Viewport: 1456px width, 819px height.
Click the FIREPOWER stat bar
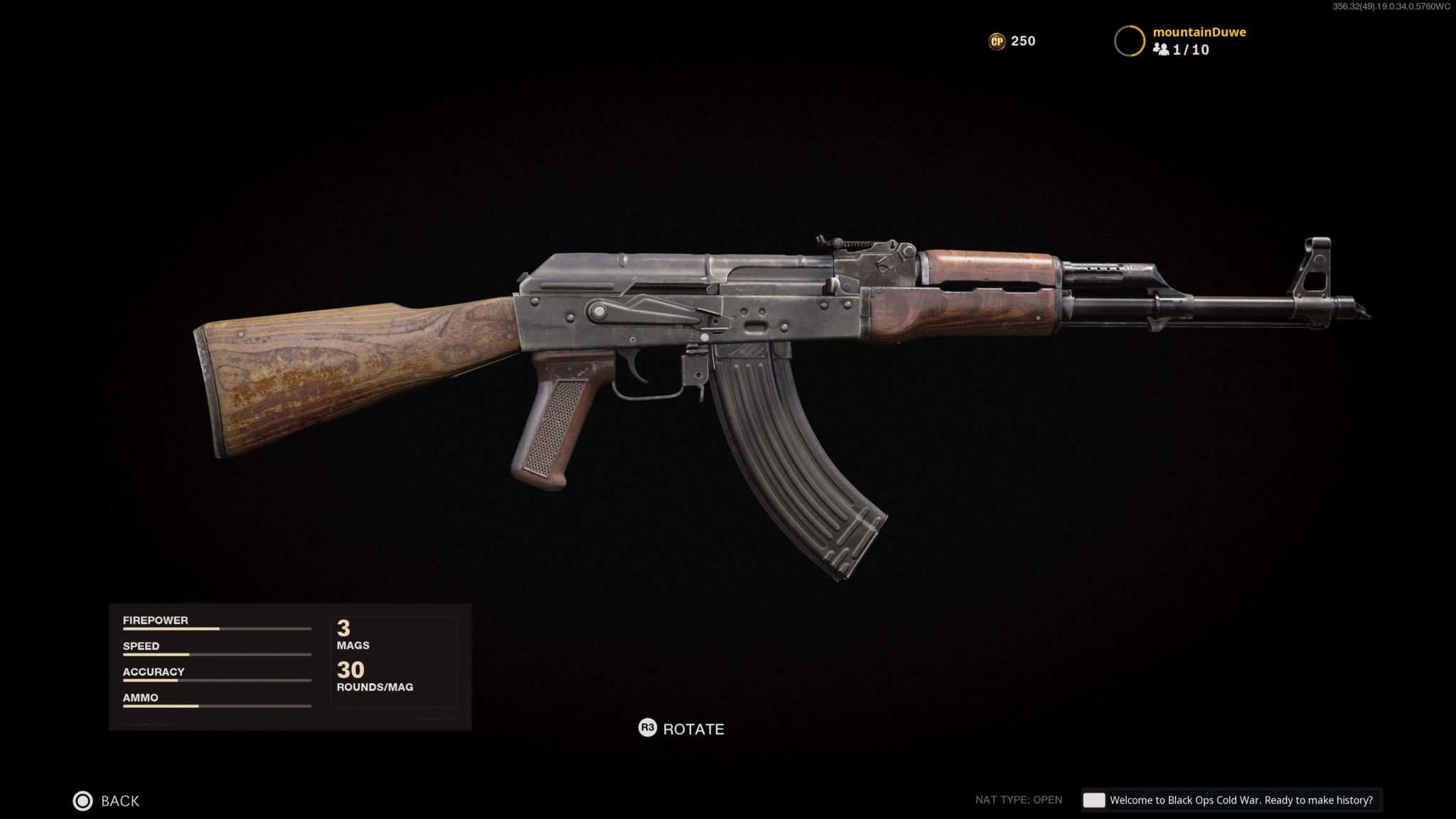[x=217, y=628]
